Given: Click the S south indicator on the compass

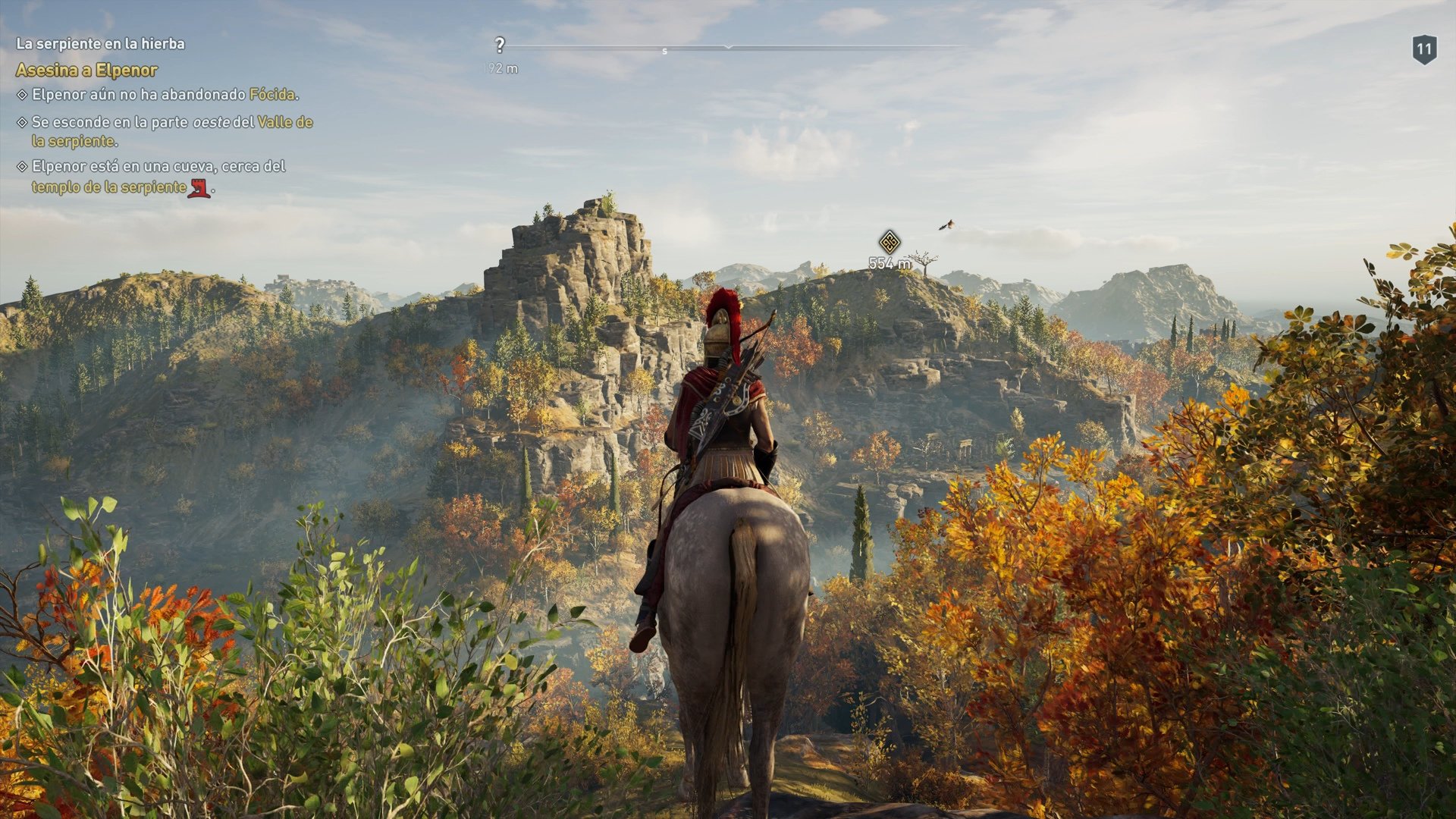Looking at the screenshot, I should click(x=666, y=50).
